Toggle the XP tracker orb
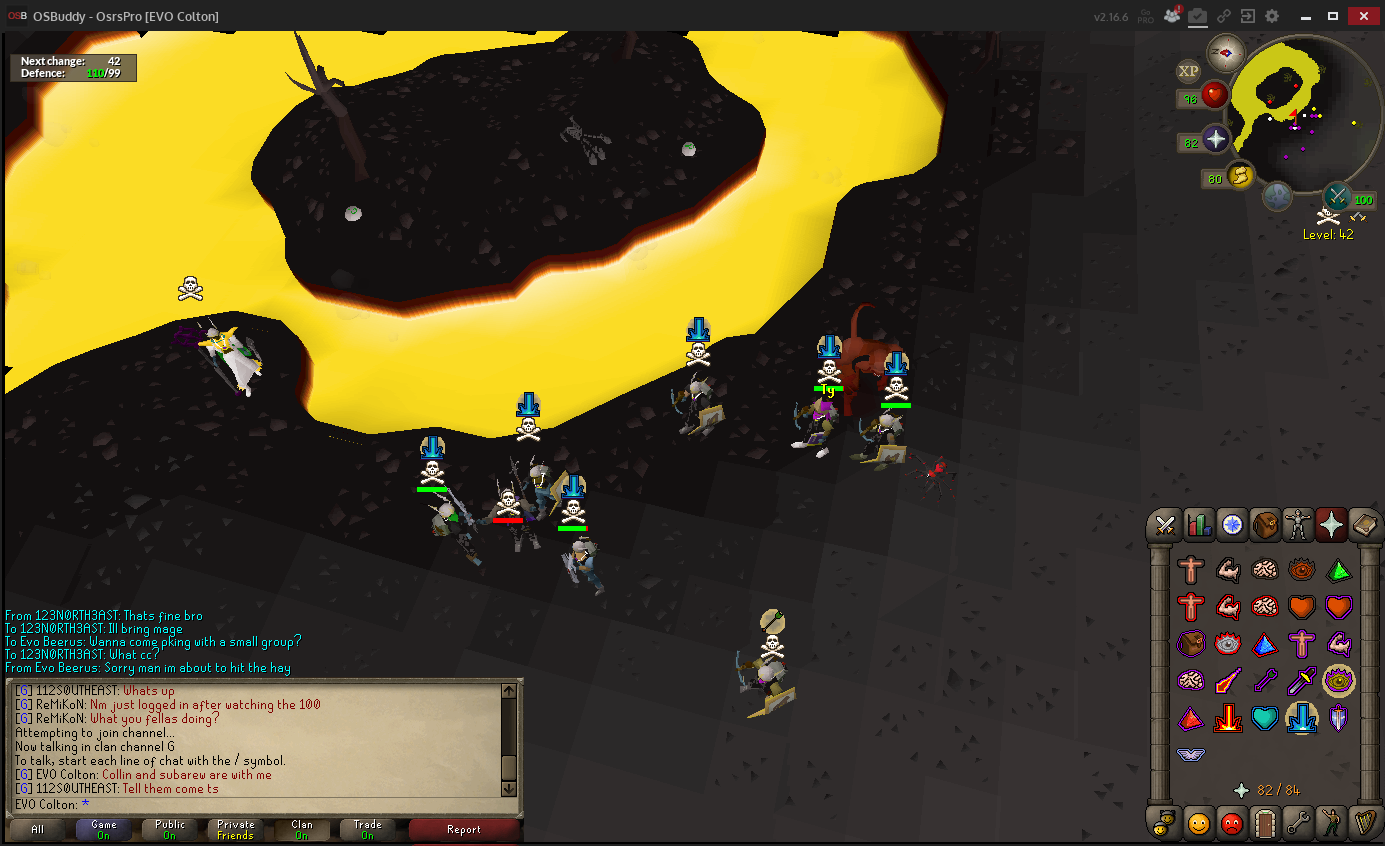 (1188, 71)
